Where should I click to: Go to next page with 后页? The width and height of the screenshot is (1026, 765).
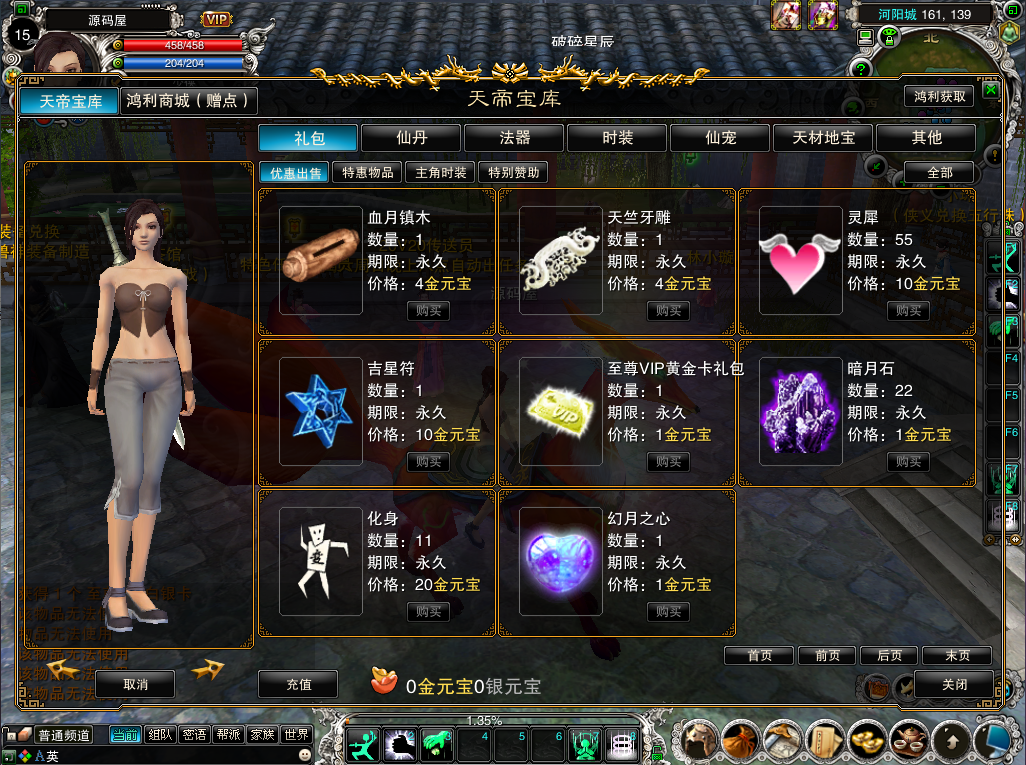tap(889, 656)
